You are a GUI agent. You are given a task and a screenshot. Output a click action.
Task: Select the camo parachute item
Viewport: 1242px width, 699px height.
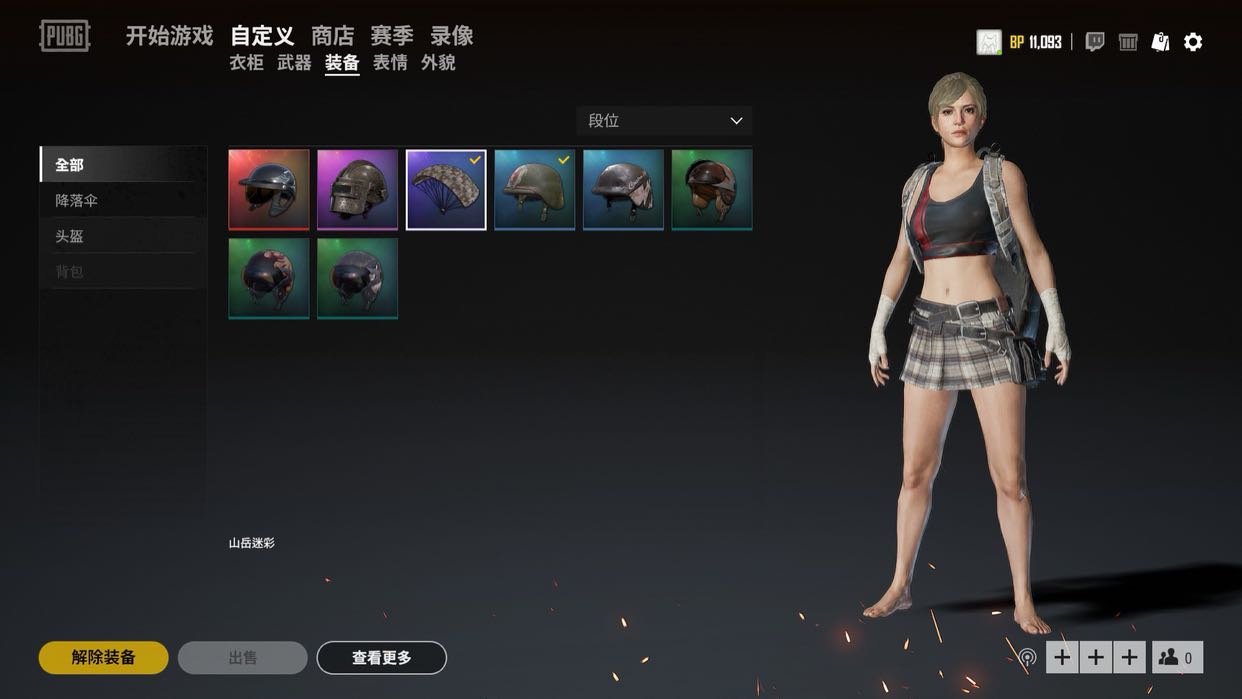446,190
